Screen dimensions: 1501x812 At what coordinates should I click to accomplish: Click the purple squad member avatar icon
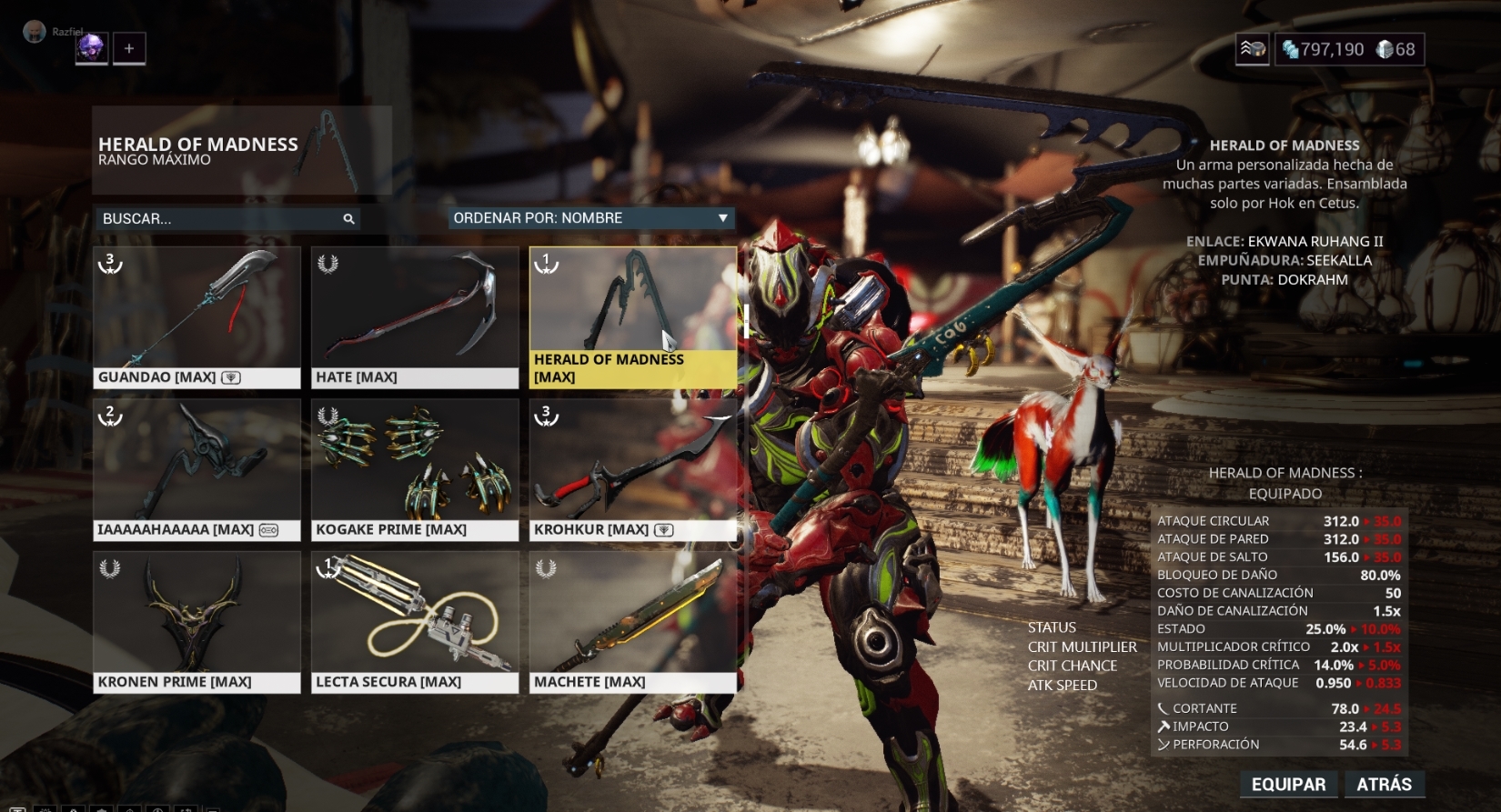(x=91, y=48)
